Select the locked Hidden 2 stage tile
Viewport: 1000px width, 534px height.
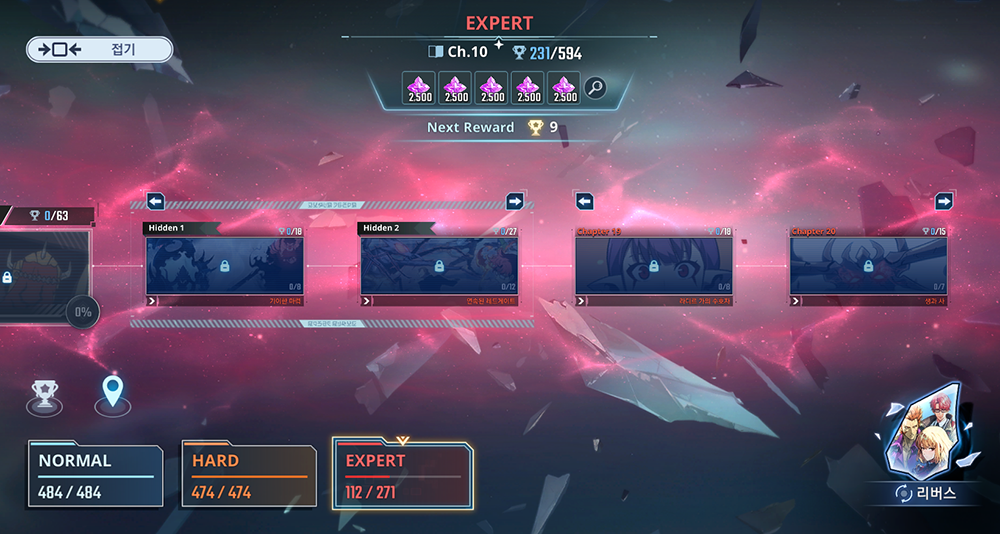440,266
